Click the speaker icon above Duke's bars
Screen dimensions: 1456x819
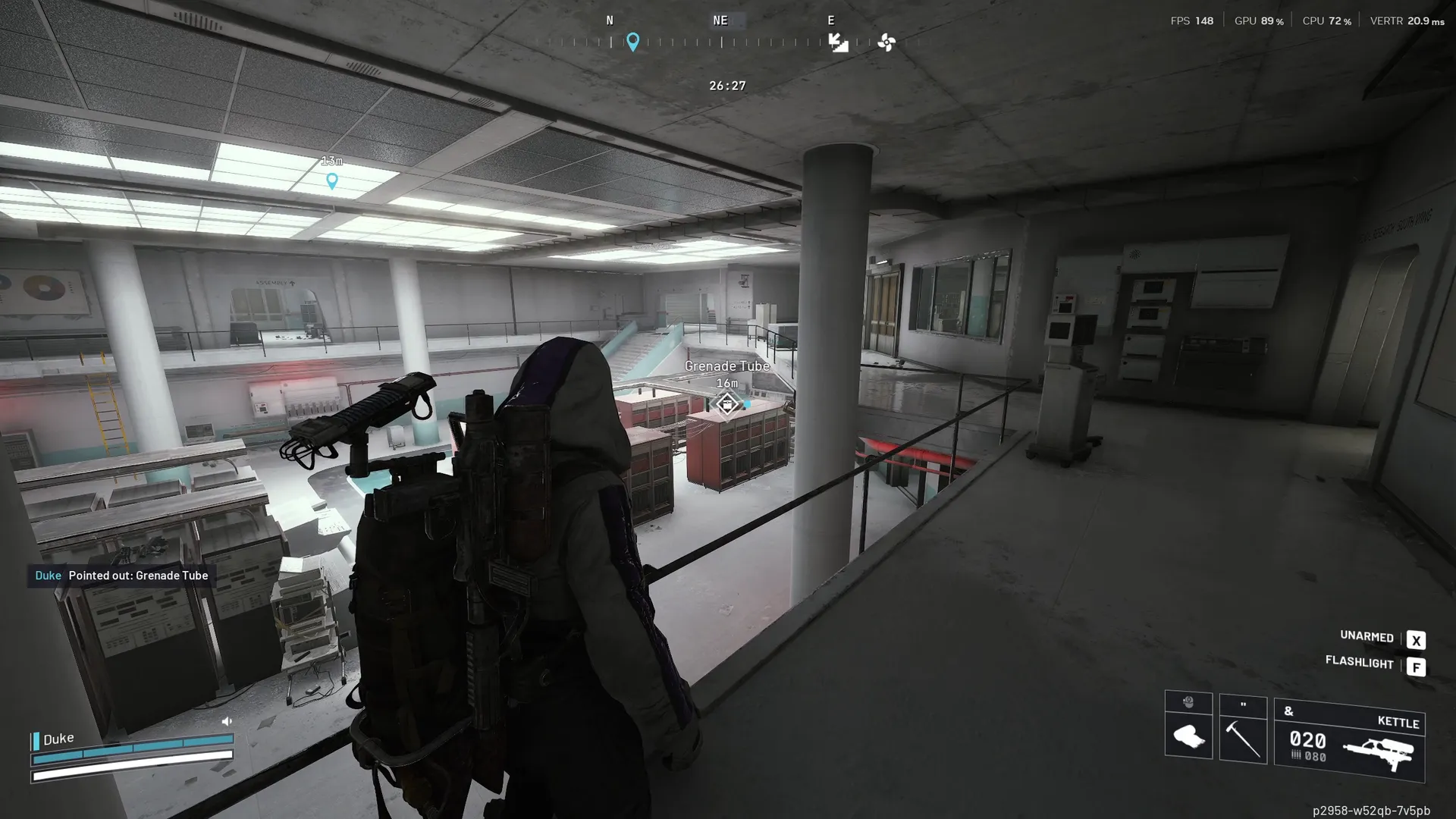(x=226, y=721)
